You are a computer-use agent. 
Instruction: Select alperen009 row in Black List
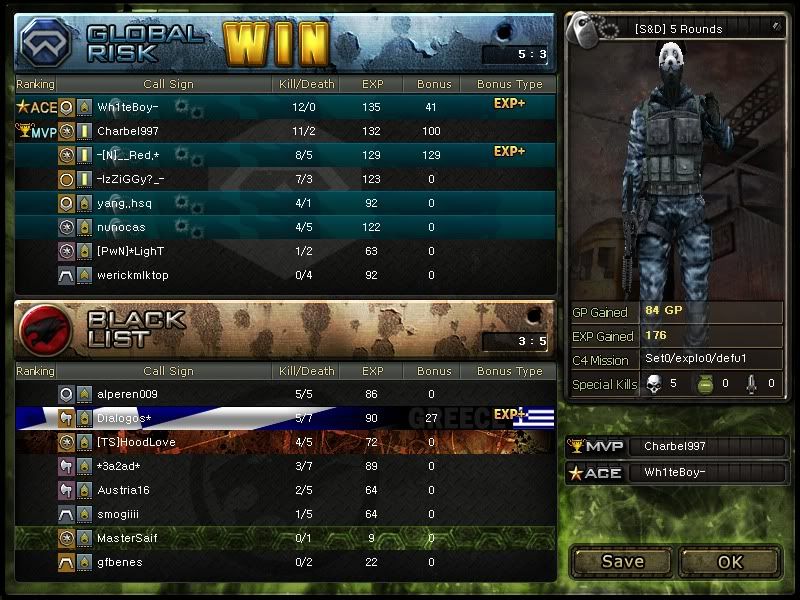285,394
